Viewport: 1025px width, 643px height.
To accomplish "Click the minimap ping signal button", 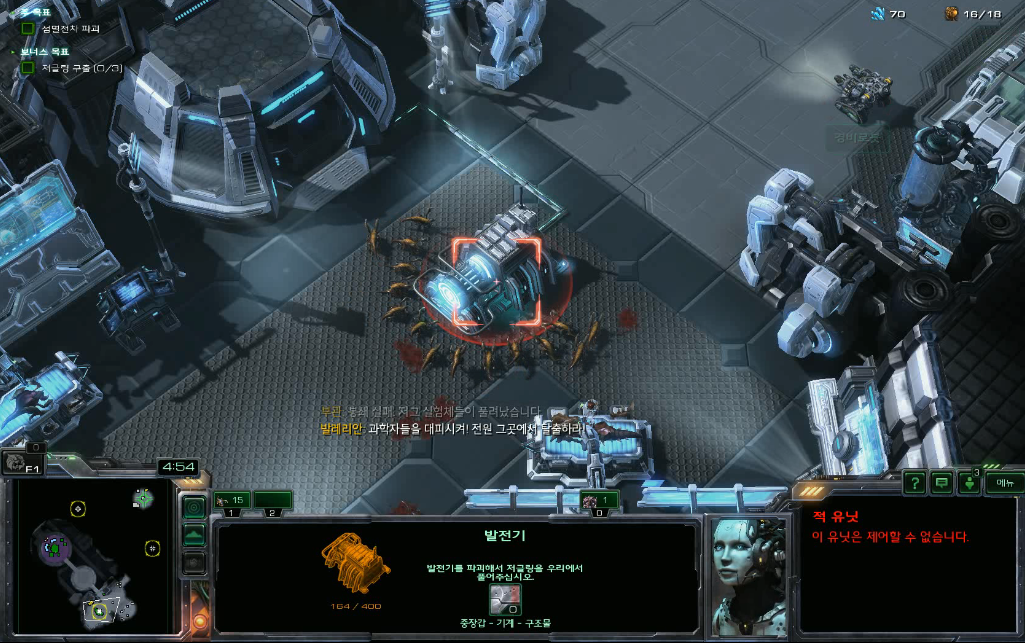I will click(x=194, y=508).
